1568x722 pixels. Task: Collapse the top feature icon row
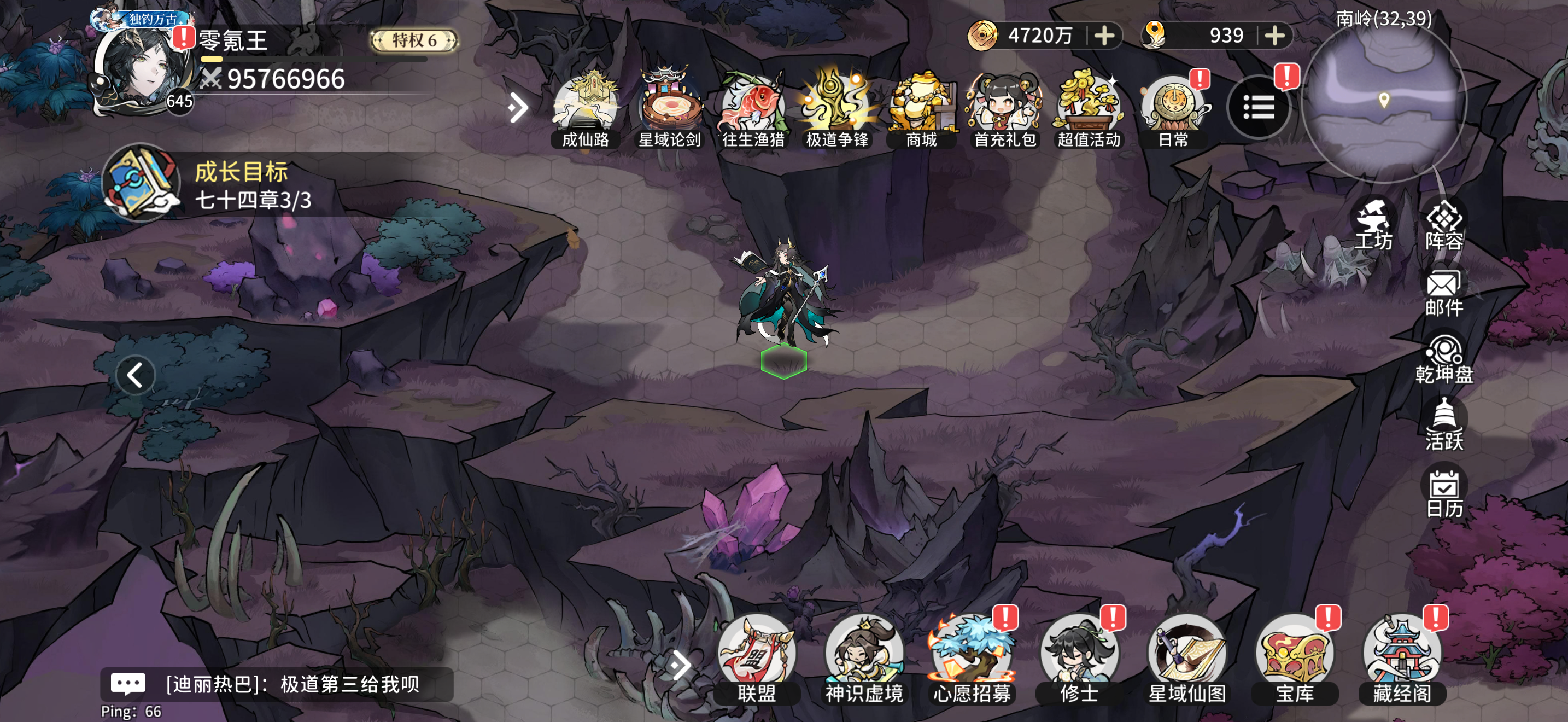517,107
